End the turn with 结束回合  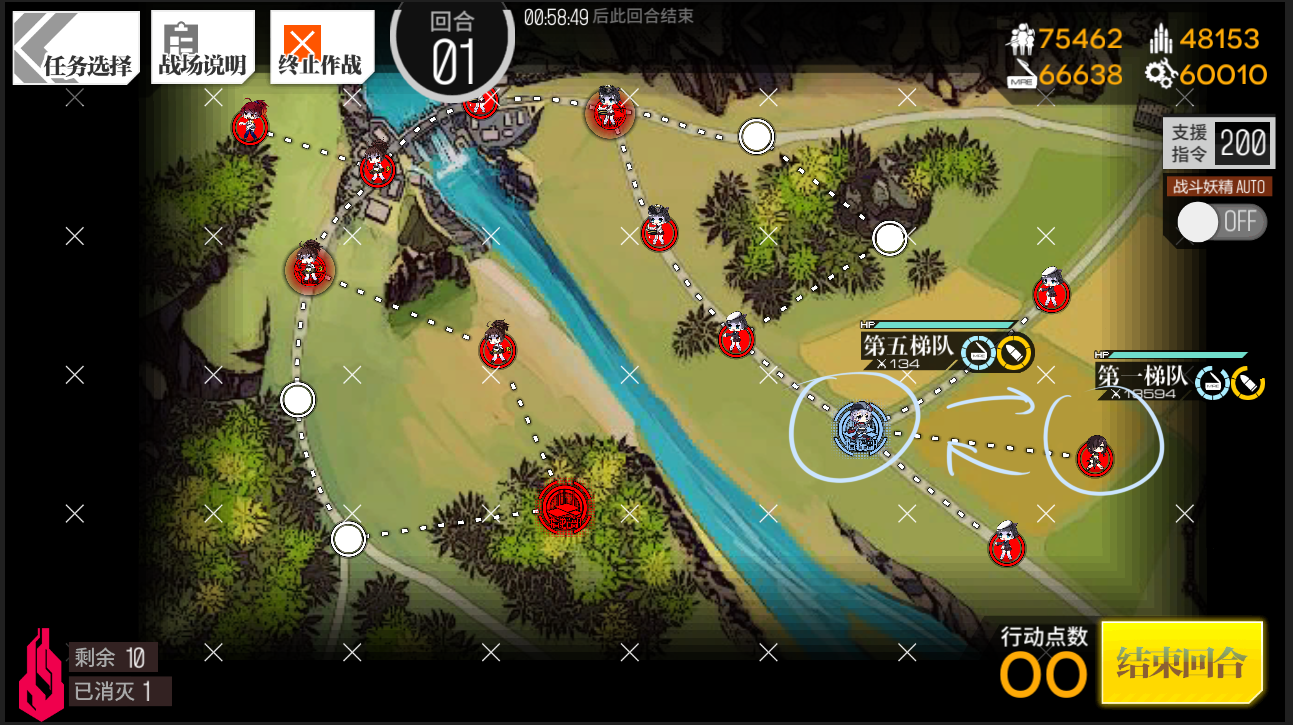pyautogui.click(x=1181, y=662)
